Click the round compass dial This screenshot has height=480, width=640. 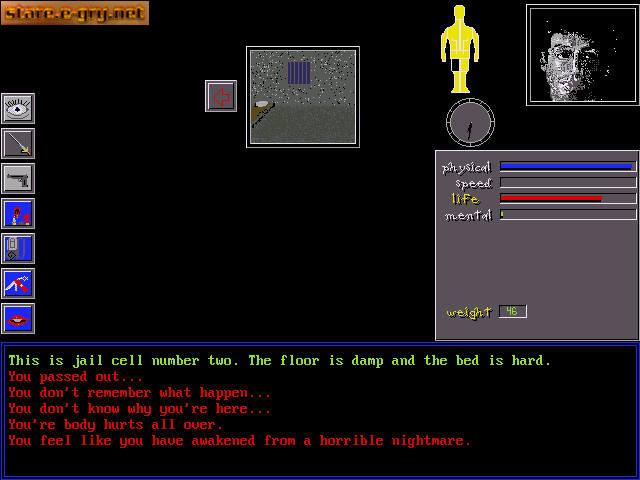470,122
